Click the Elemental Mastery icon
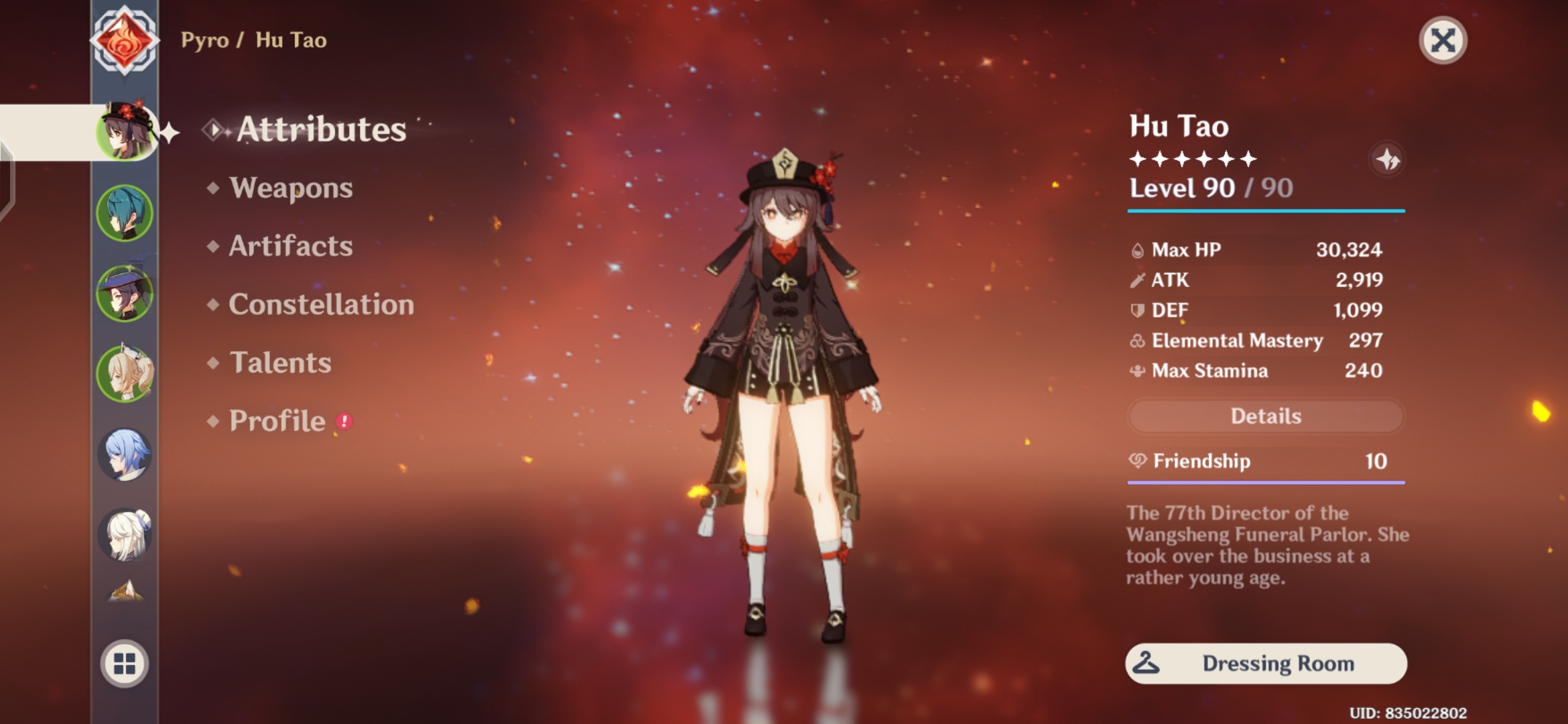The image size is (1568, 724). click(1138, 341)
